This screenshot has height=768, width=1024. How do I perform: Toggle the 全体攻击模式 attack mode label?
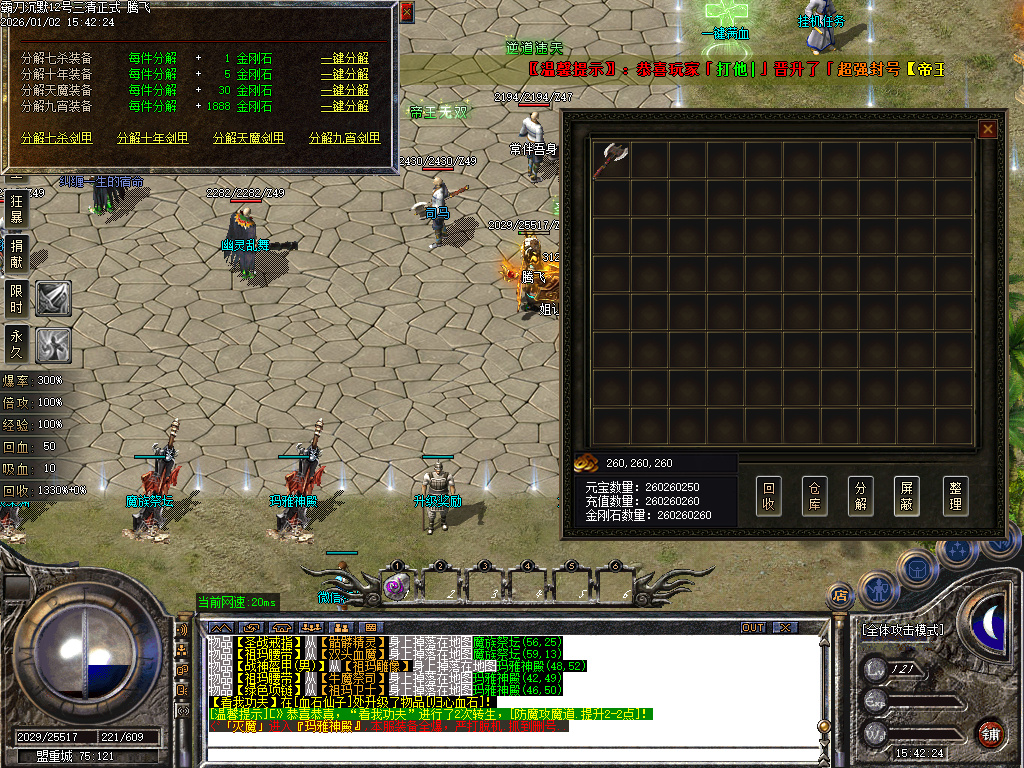pyautogui.click(x=903, y=631)
